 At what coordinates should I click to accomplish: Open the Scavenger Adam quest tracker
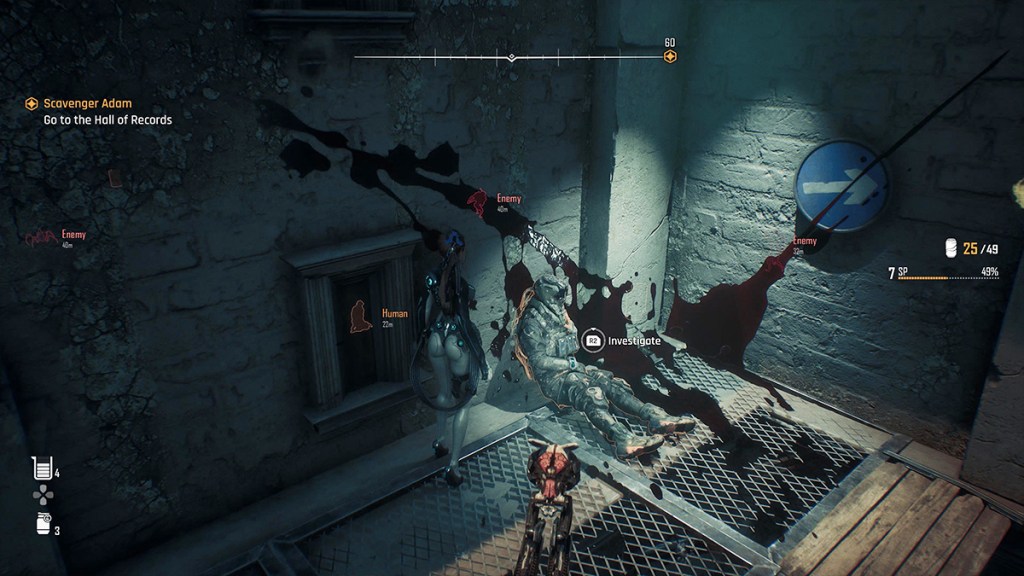click(x=88, y=103)
